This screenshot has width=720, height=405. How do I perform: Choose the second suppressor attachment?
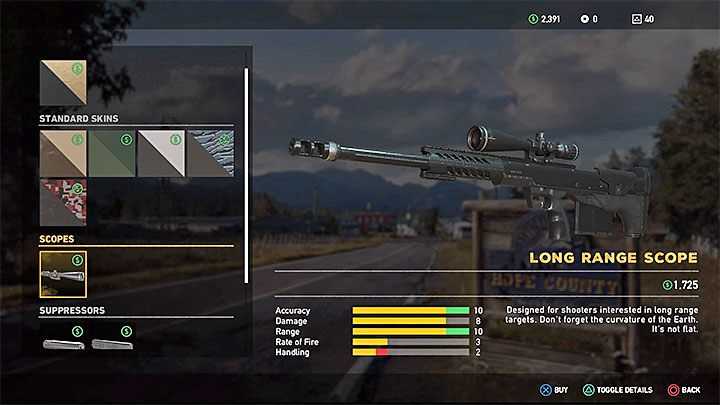click(112, 344)
